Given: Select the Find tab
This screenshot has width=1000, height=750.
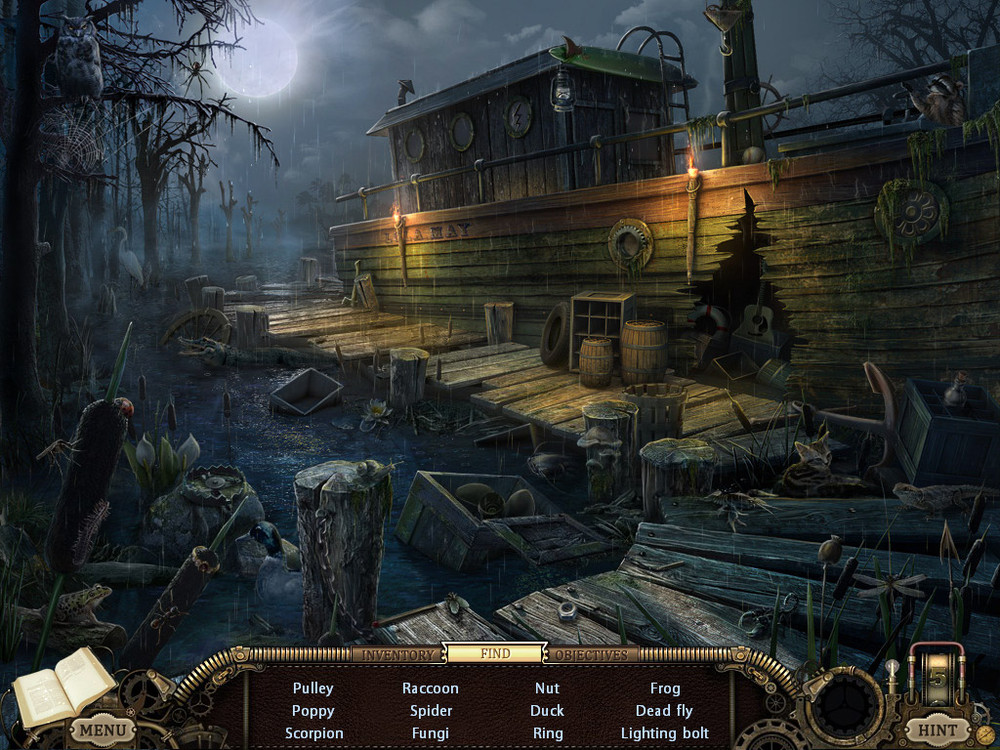Looking at the screenshot, I should (x=495, y=654).
